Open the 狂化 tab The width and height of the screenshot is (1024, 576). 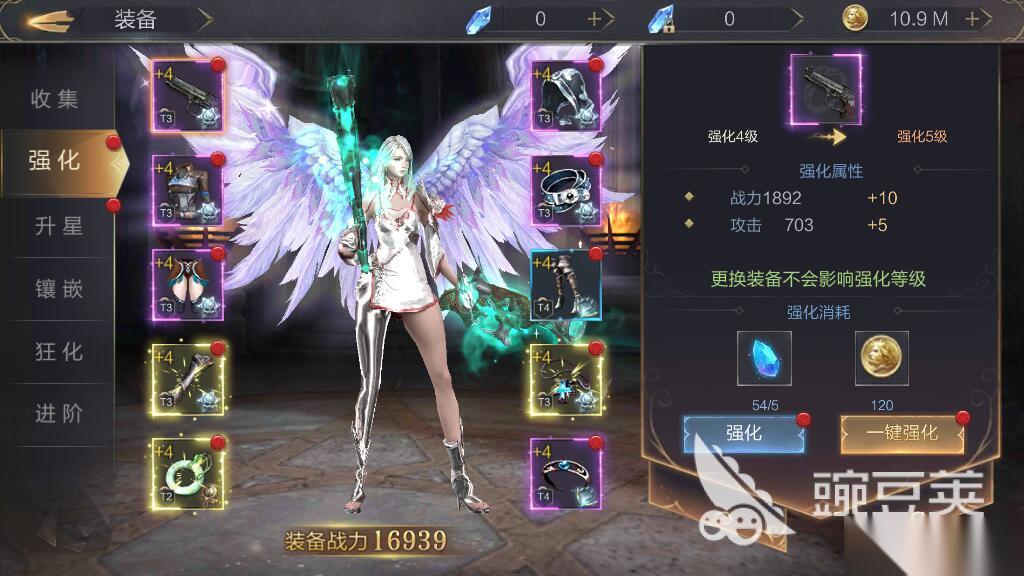(58, 352)
